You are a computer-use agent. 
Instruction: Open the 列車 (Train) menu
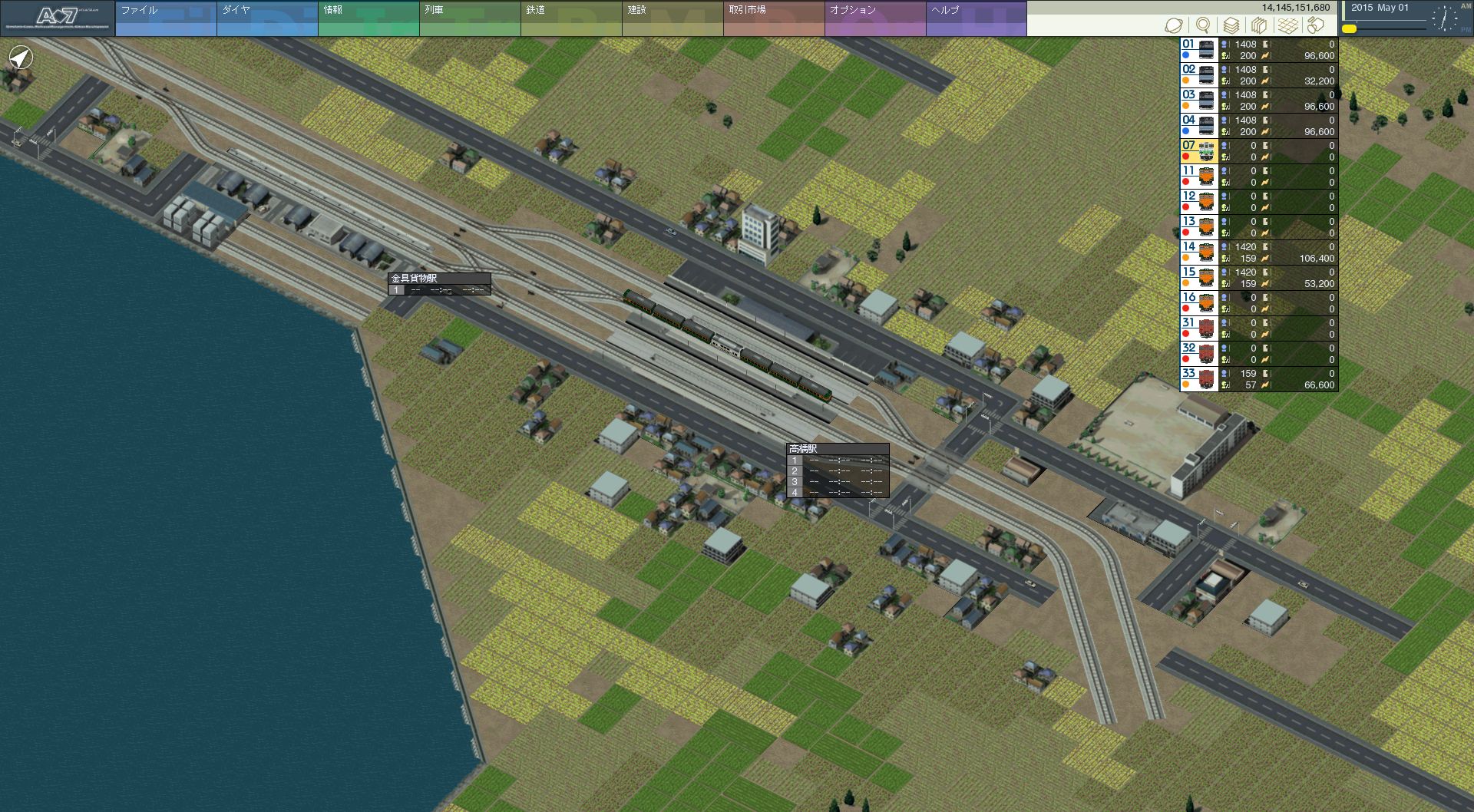(469, 18)
